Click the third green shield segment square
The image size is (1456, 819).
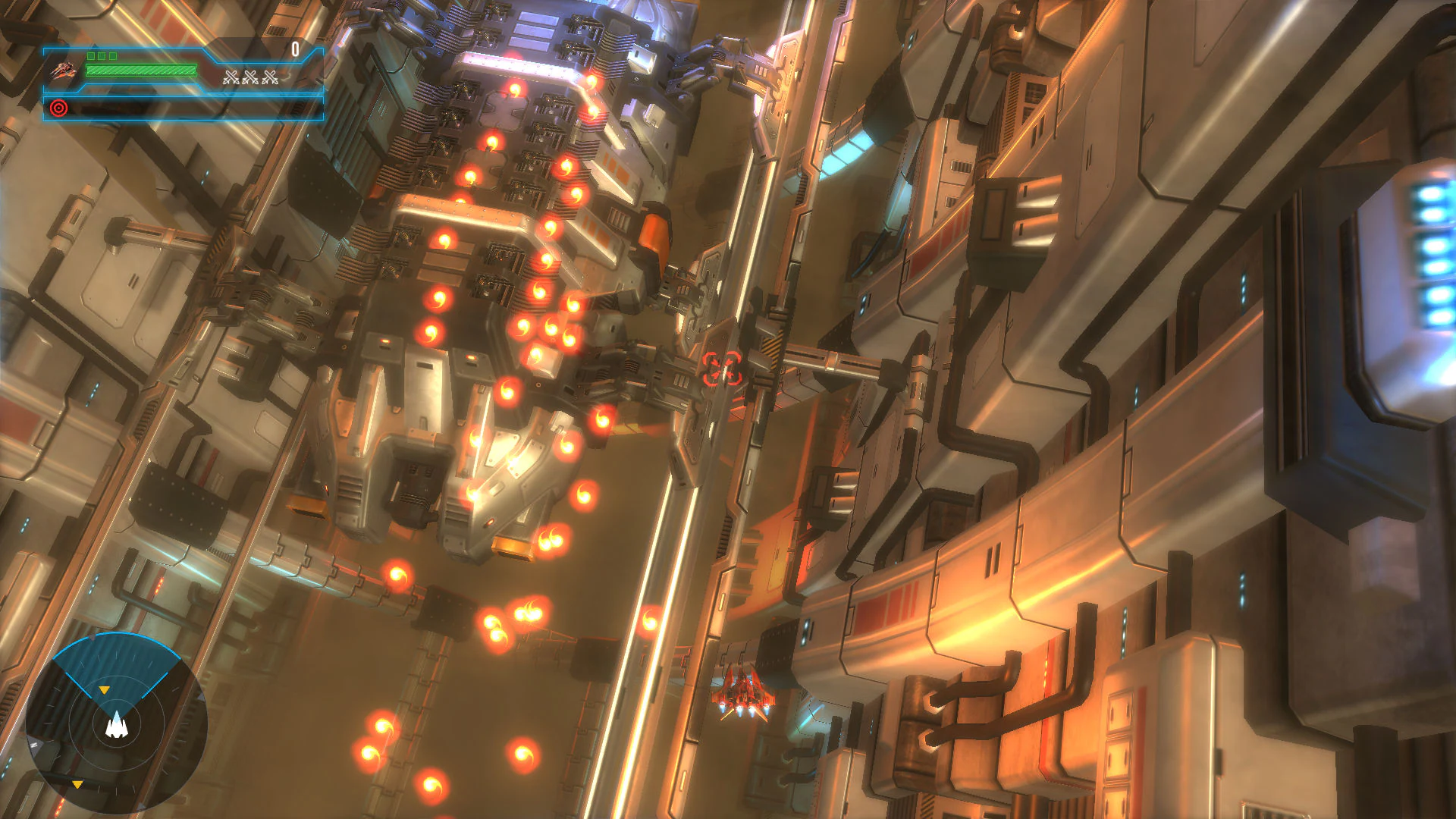(x=113, y=55)
